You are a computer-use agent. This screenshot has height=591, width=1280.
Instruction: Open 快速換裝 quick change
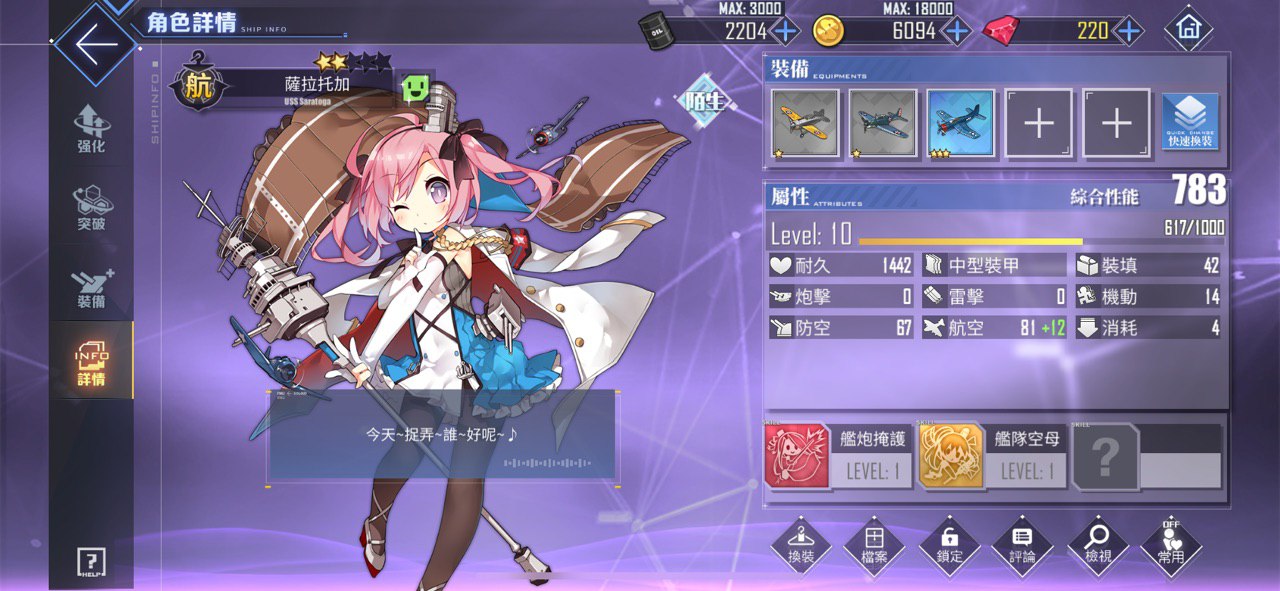pyautogui.click(x=1190, y=123)
